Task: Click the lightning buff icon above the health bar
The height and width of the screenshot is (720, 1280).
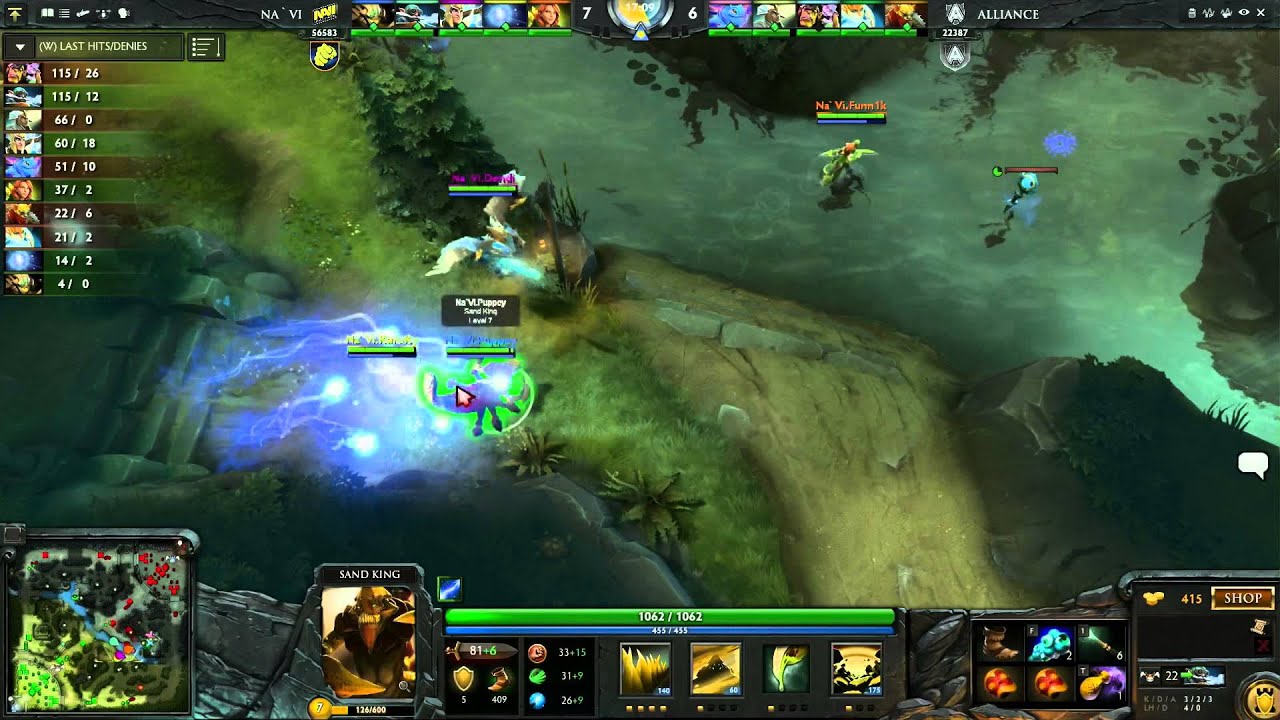Action: click(x=449, y=590)
